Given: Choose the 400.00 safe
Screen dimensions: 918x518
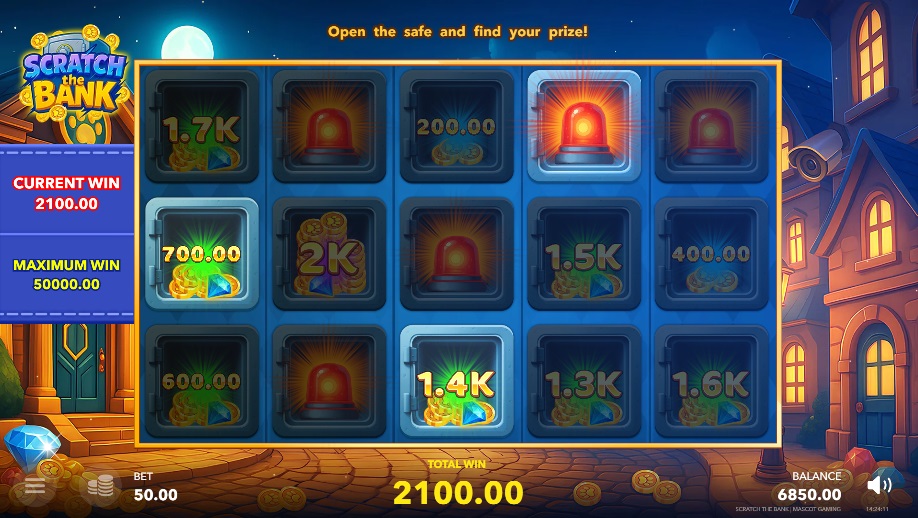Looking at the screenshot, I should coord(710,254).
